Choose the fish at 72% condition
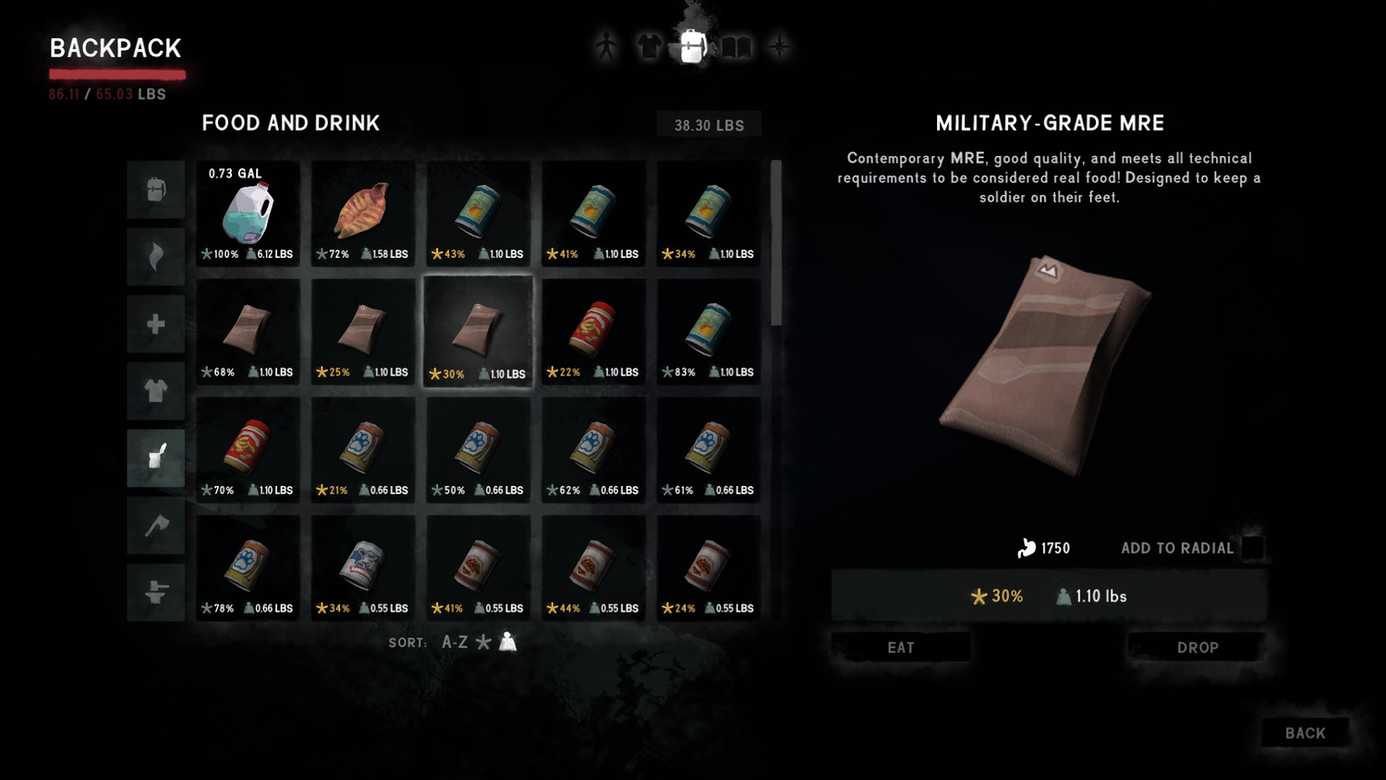 363,214
